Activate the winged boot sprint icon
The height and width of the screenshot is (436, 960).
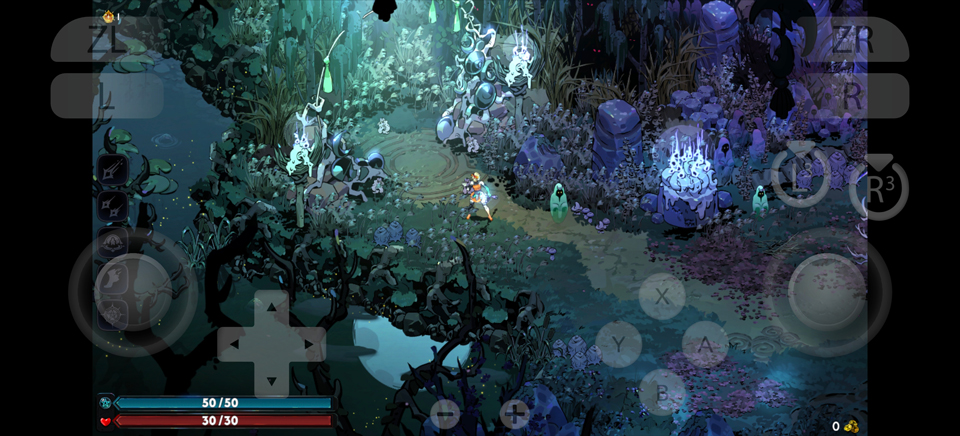click(112, 278)
